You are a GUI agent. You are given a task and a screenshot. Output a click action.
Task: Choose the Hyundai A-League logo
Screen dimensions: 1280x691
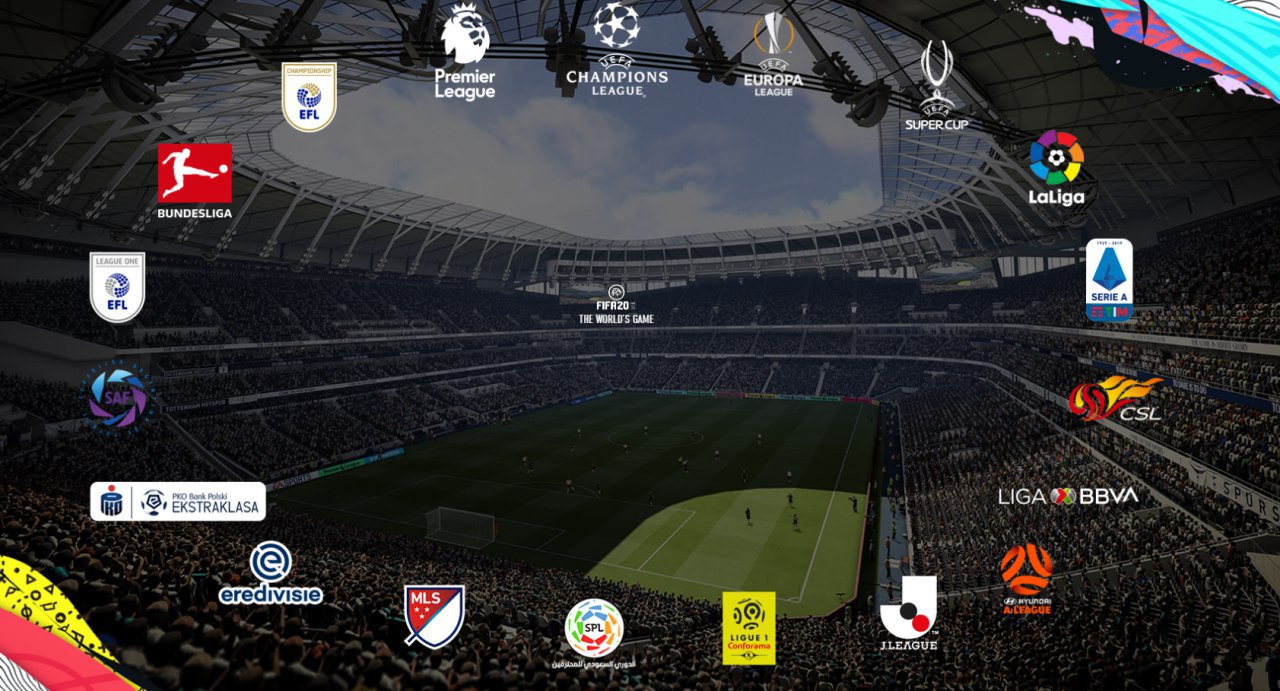click(1026, 579)
